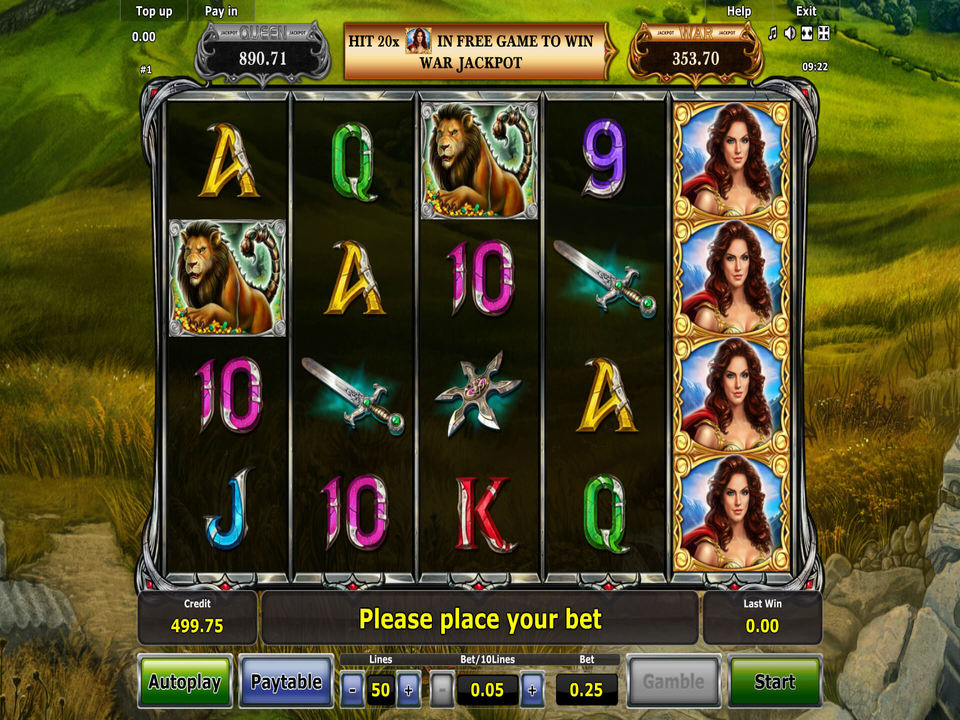960x720 pixels.
Task: Click the greyed-out Gamble button
Action: (x=673, y=682)
